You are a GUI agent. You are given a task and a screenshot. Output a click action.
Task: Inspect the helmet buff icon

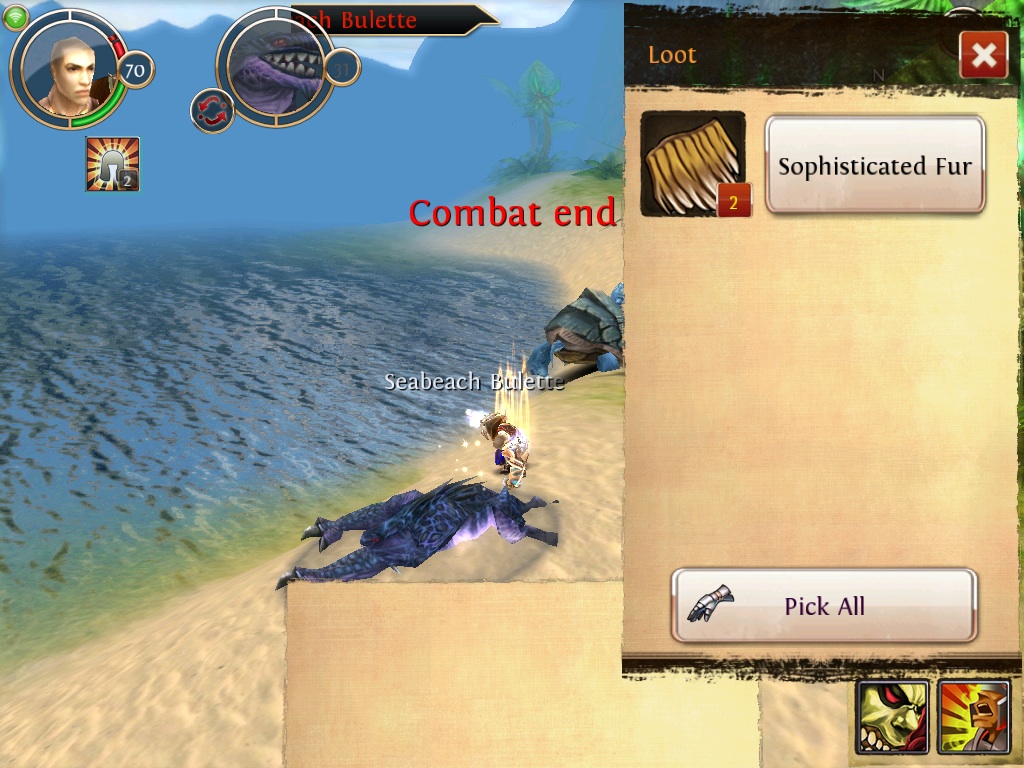tap(112, 164)
